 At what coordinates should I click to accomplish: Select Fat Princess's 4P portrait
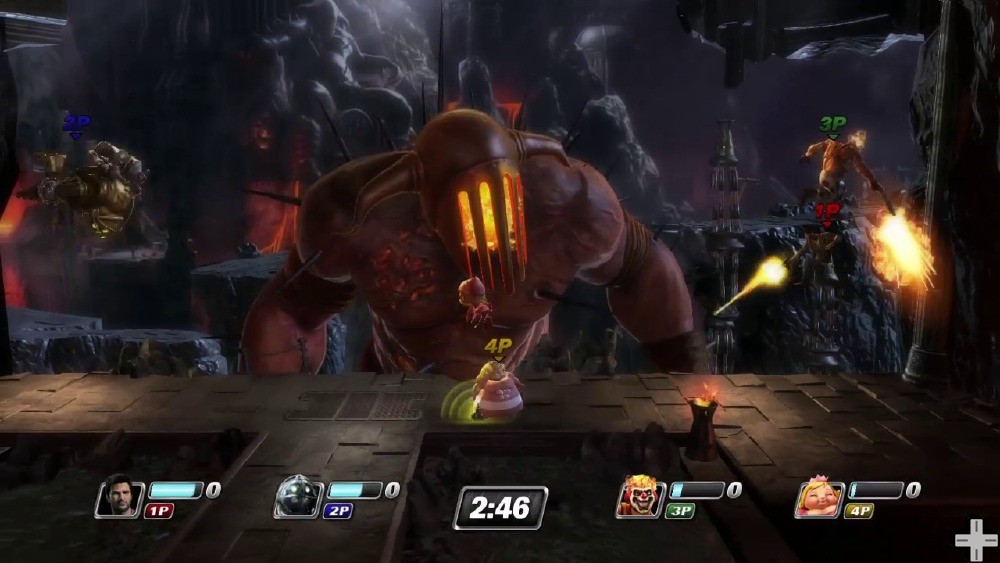click(819, 498)
